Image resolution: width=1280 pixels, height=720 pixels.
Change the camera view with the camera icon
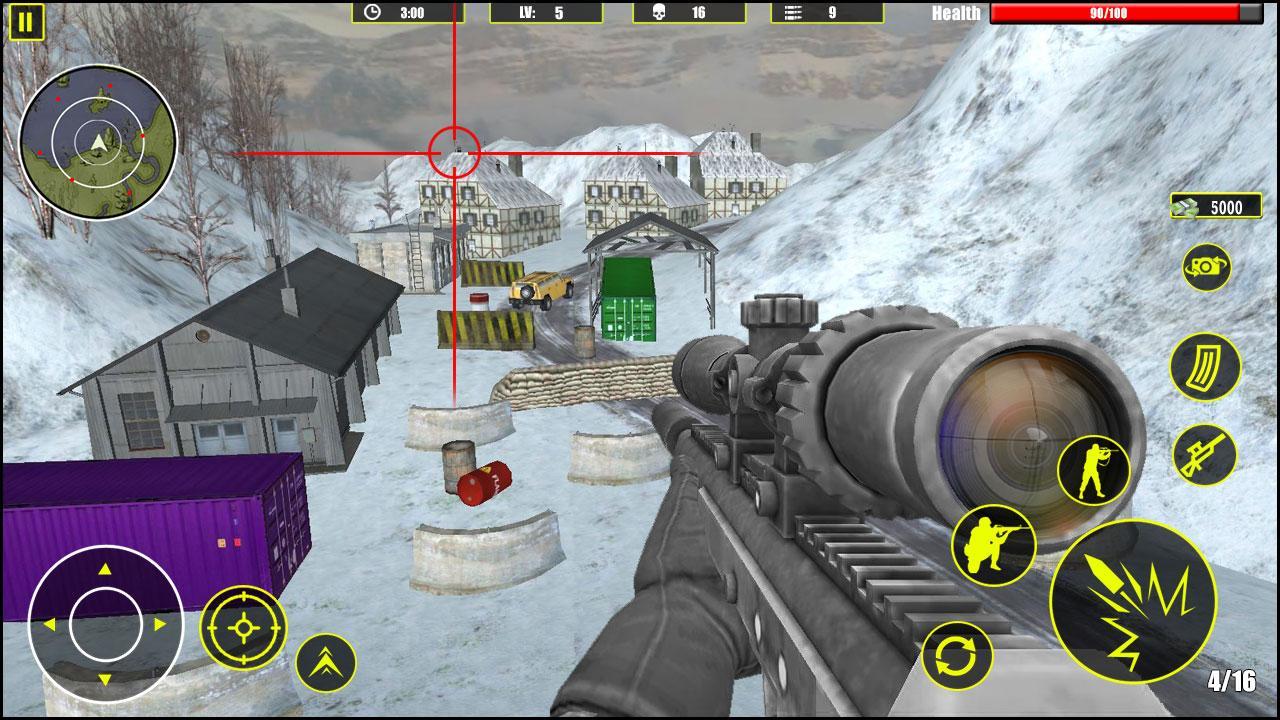(x=1206, y=267)
